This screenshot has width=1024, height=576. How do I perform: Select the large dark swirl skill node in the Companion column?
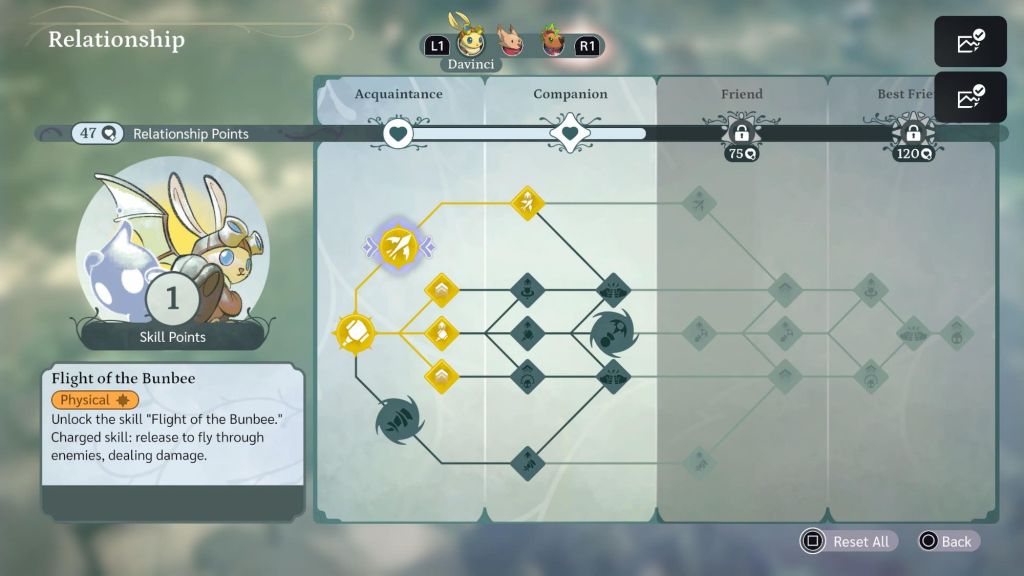(612, 332)
